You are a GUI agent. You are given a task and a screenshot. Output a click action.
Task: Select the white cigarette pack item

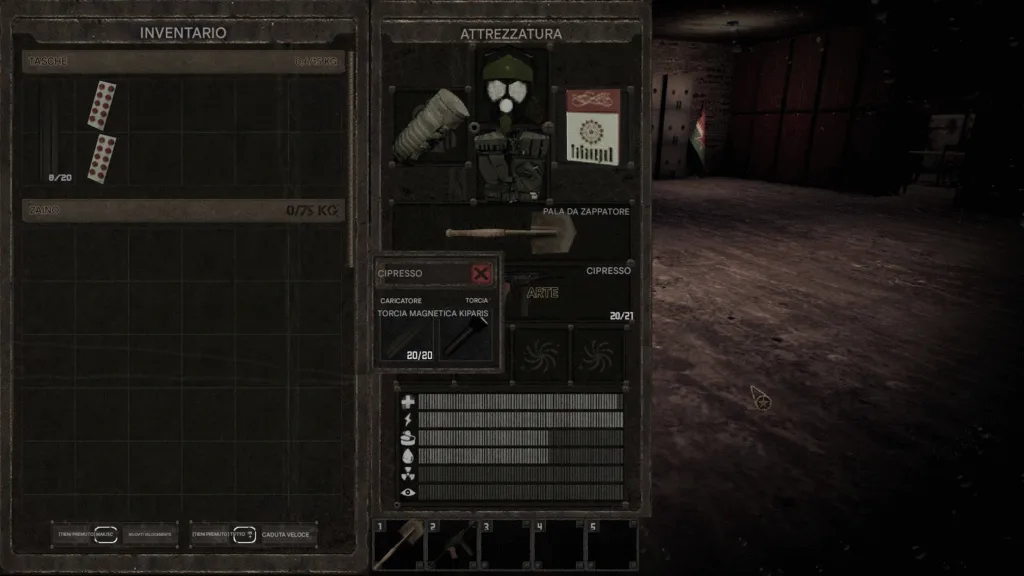coord(593,125)
